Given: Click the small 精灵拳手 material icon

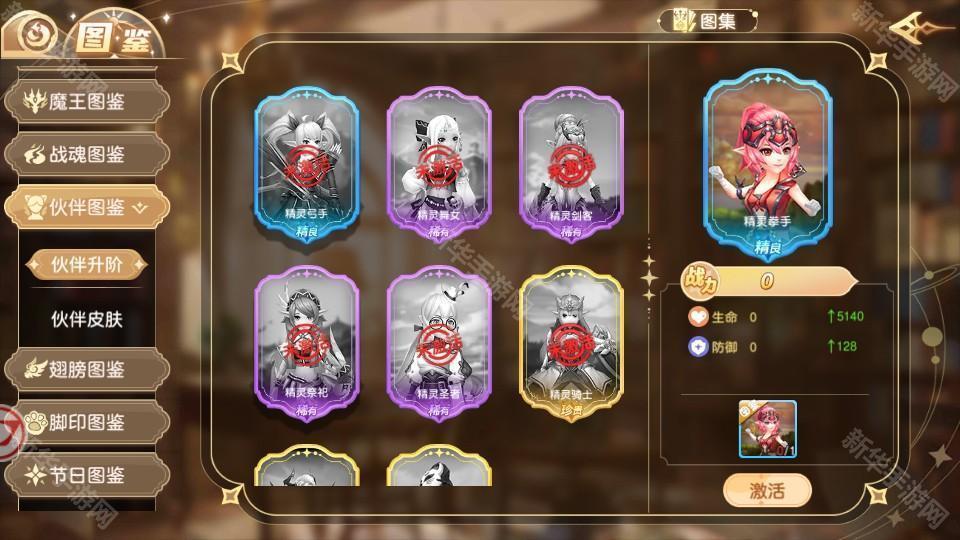Looking at the screenshot, I should click(767, 429).
